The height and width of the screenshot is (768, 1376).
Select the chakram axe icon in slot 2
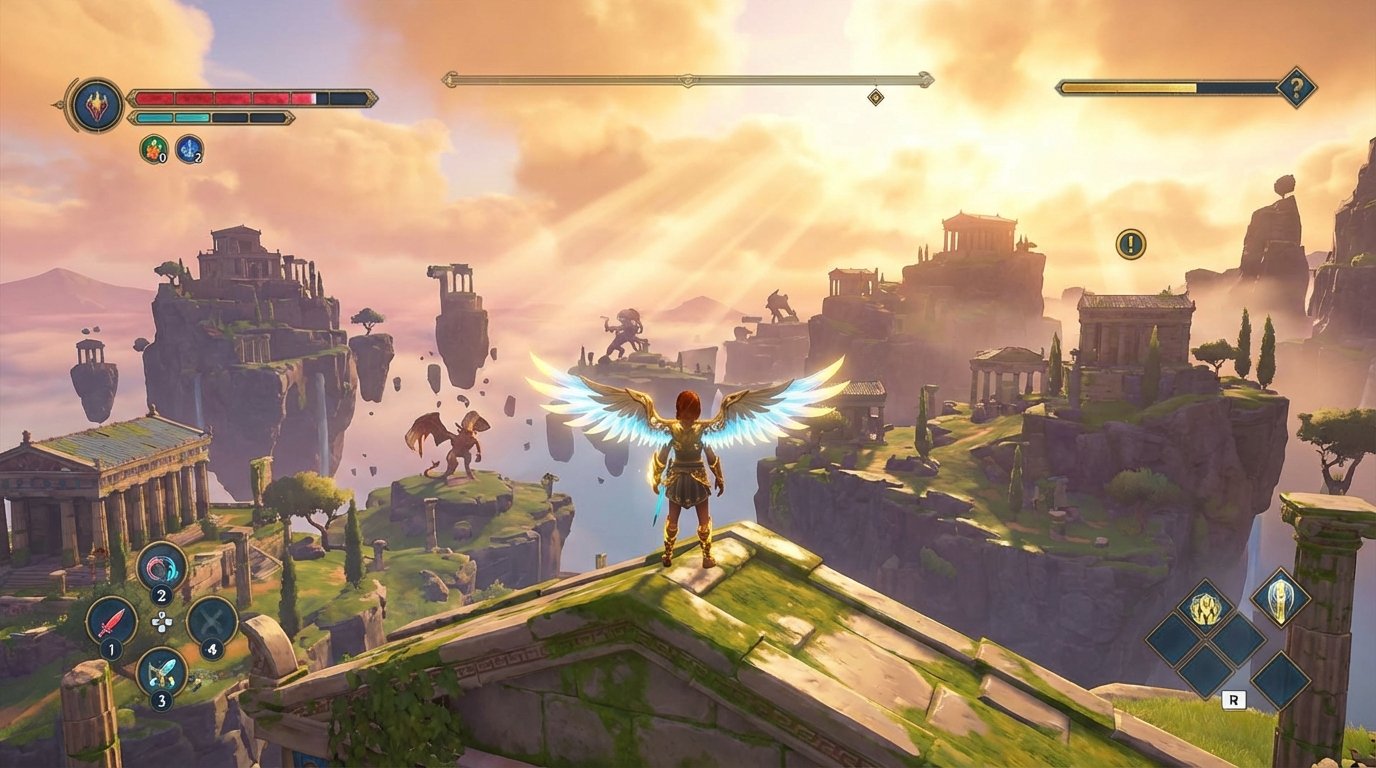pyautogui.click(x=161, y=567)
